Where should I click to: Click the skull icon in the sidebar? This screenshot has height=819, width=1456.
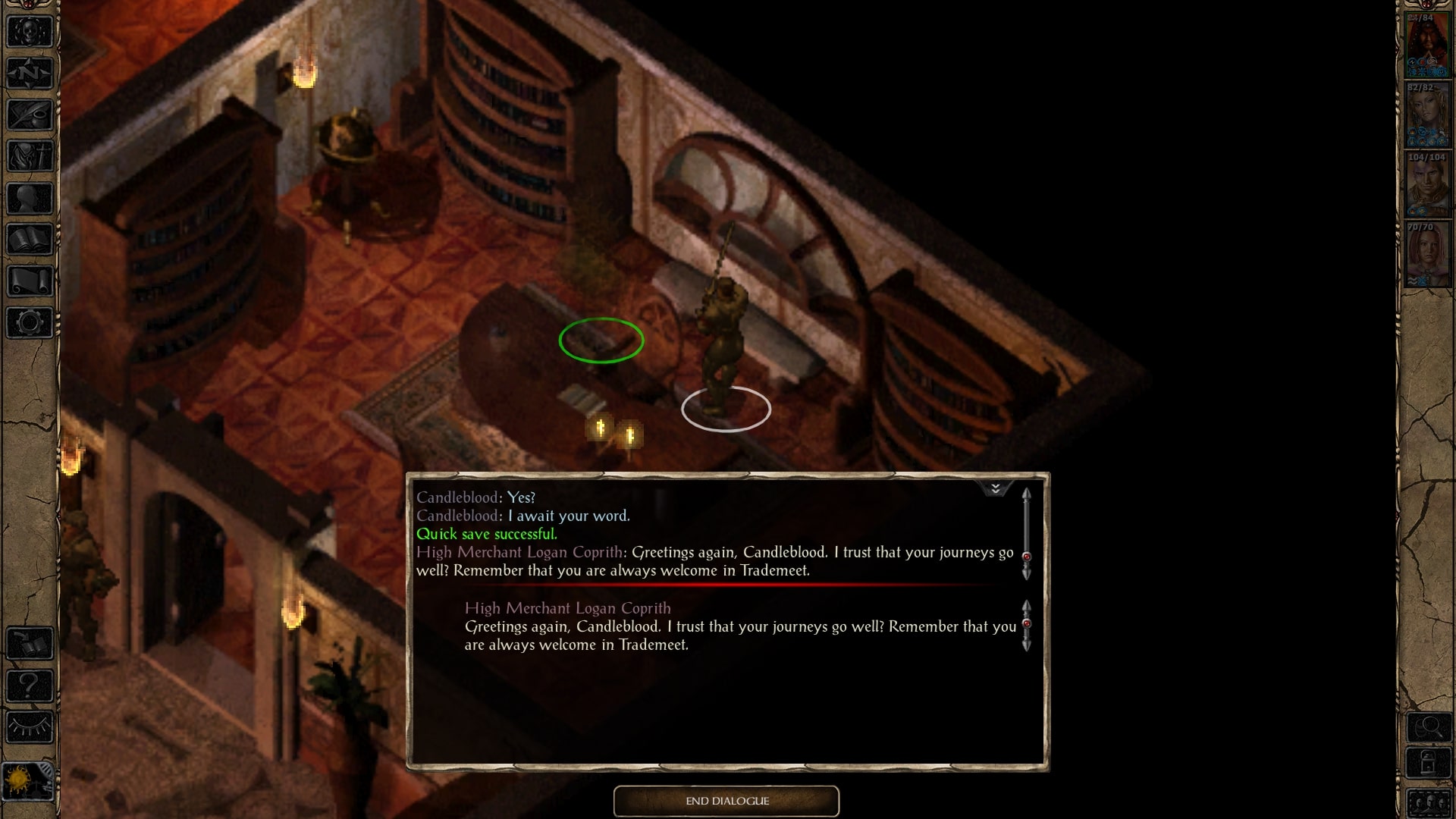(x=30, y=32)
